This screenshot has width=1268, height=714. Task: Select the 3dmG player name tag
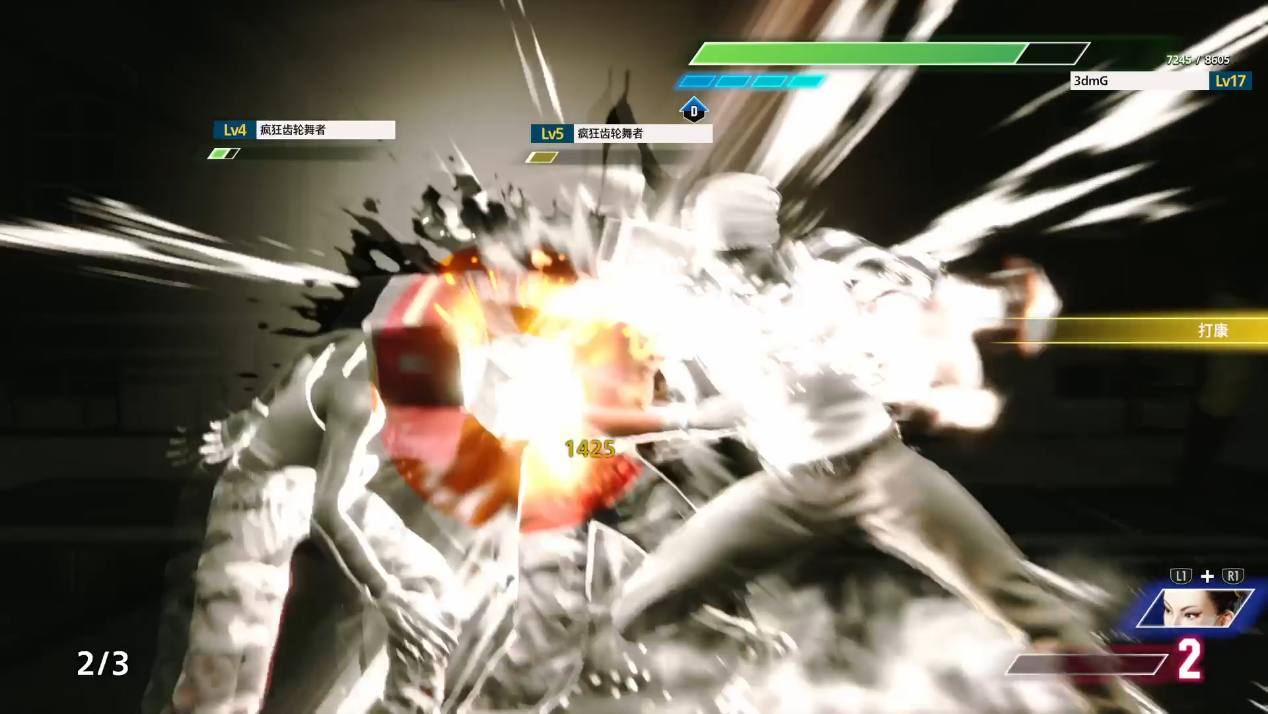1139,81
